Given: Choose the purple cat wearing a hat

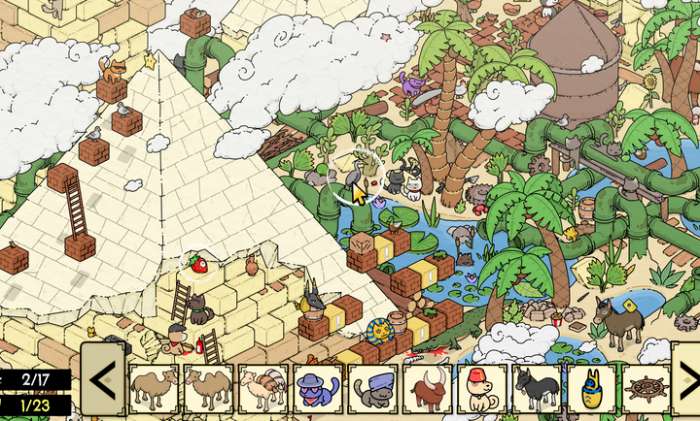Looking at the screenshot, I should click(x=318, y=388).
